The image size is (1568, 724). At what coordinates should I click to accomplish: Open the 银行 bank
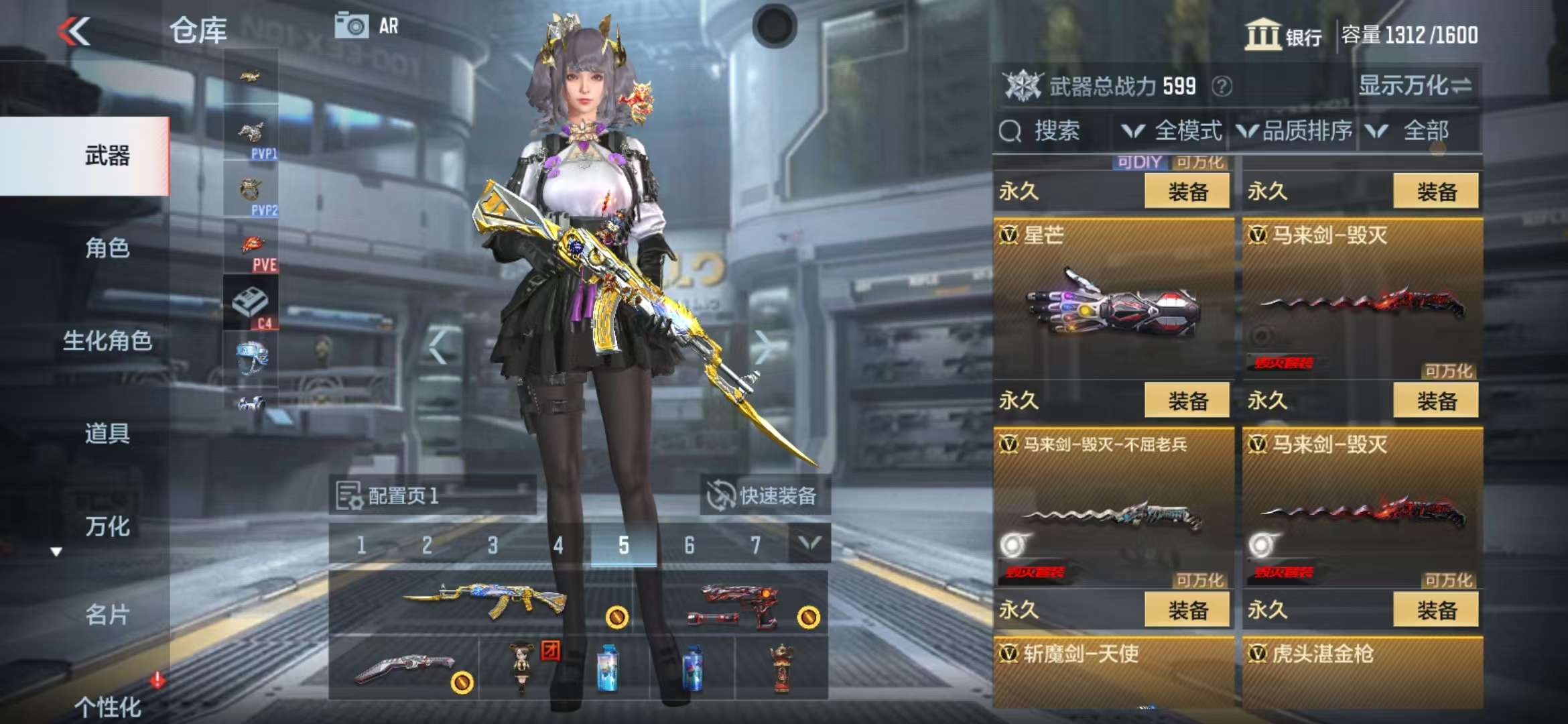coord(1283,35)
